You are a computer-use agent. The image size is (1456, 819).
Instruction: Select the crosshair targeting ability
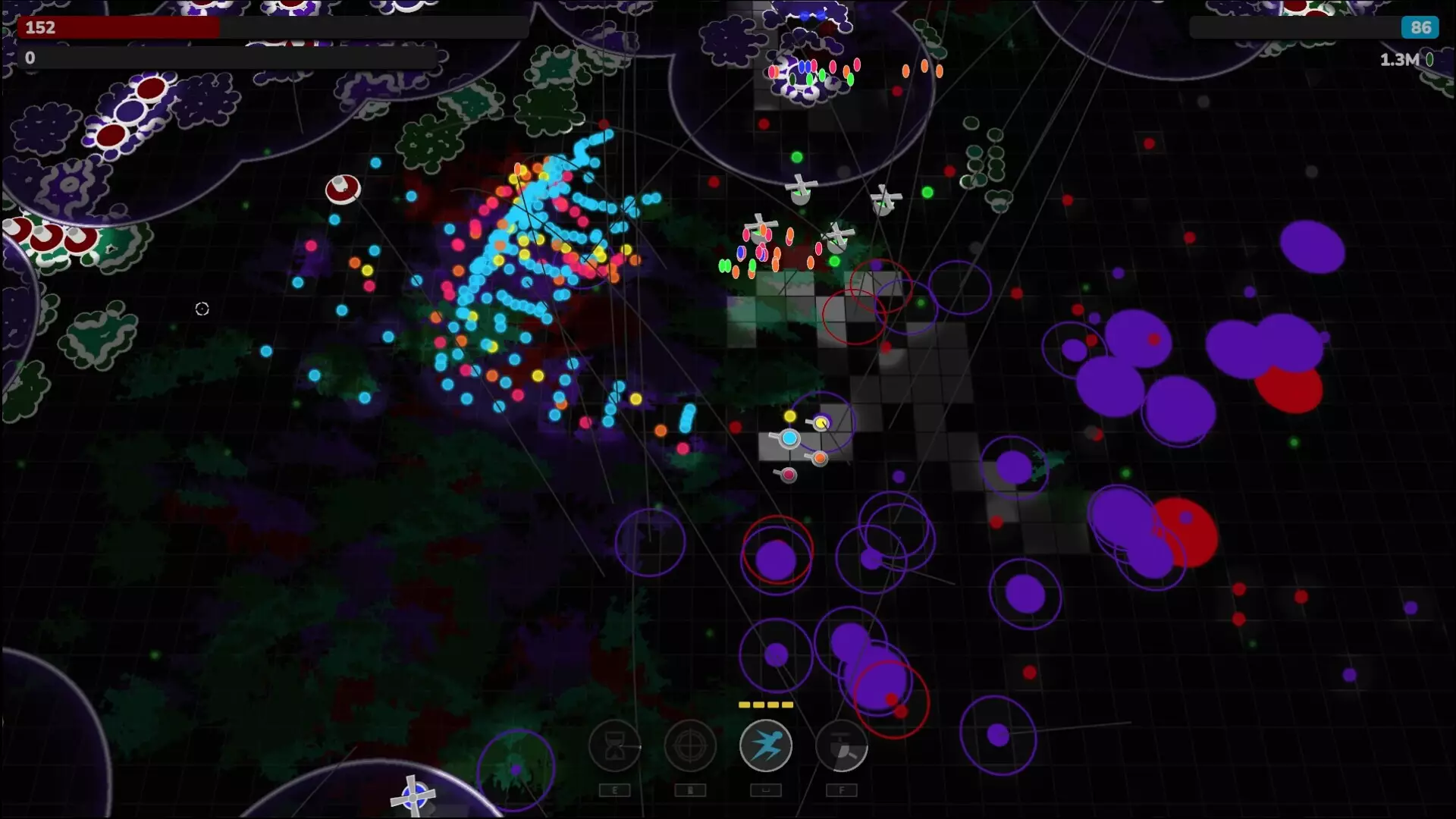(690, 746)
